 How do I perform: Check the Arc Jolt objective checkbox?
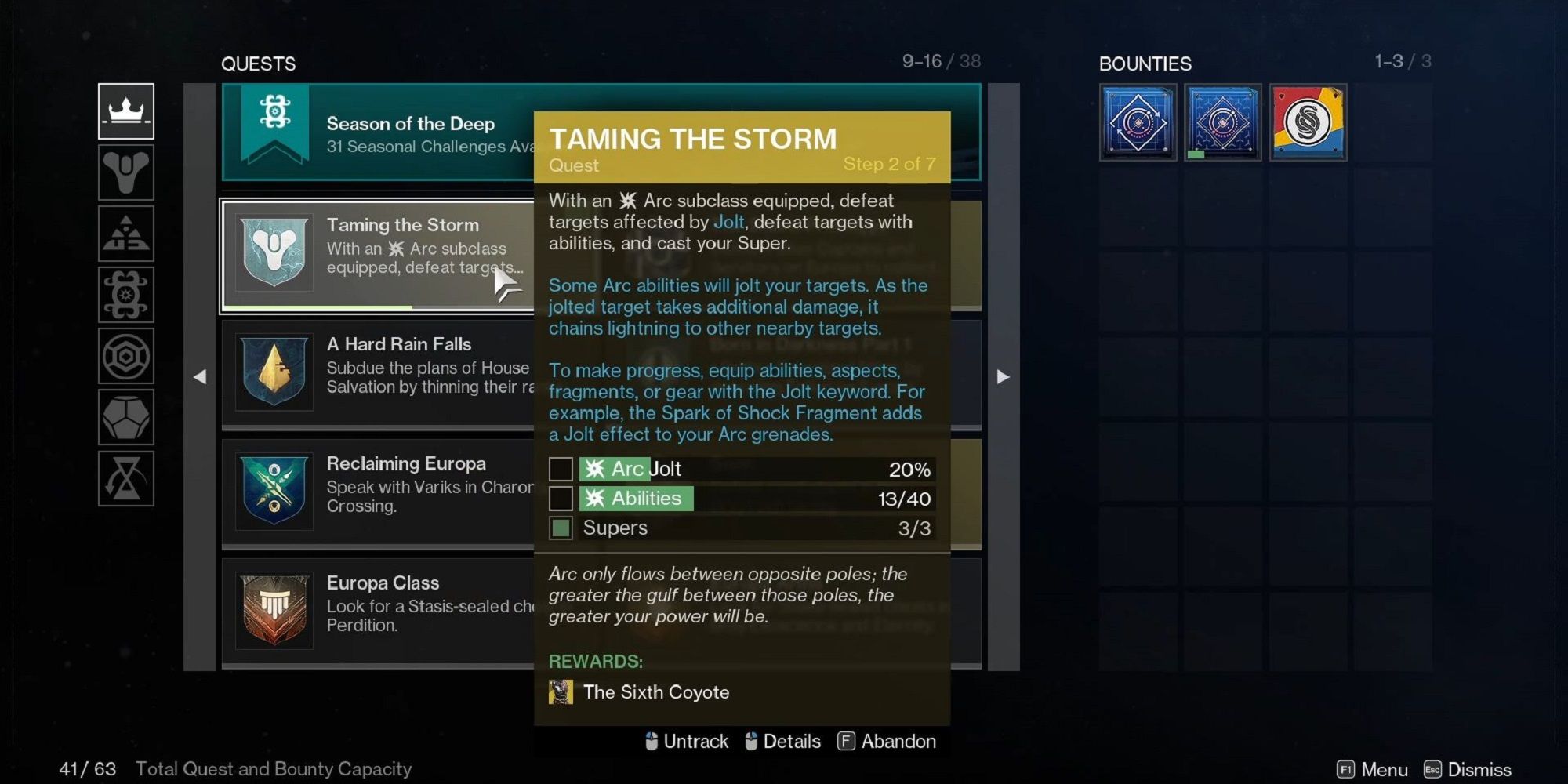(561, 469)
